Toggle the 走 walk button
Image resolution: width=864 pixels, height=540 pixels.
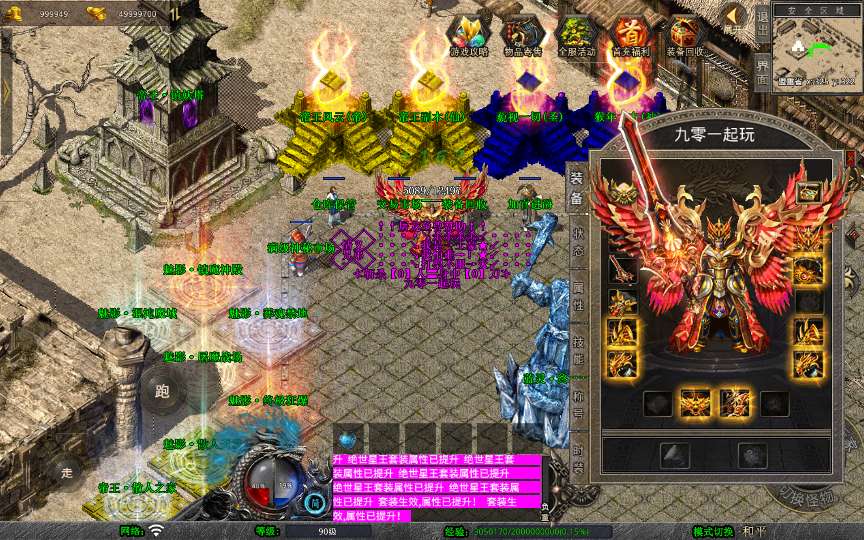(x=67, y=471)
